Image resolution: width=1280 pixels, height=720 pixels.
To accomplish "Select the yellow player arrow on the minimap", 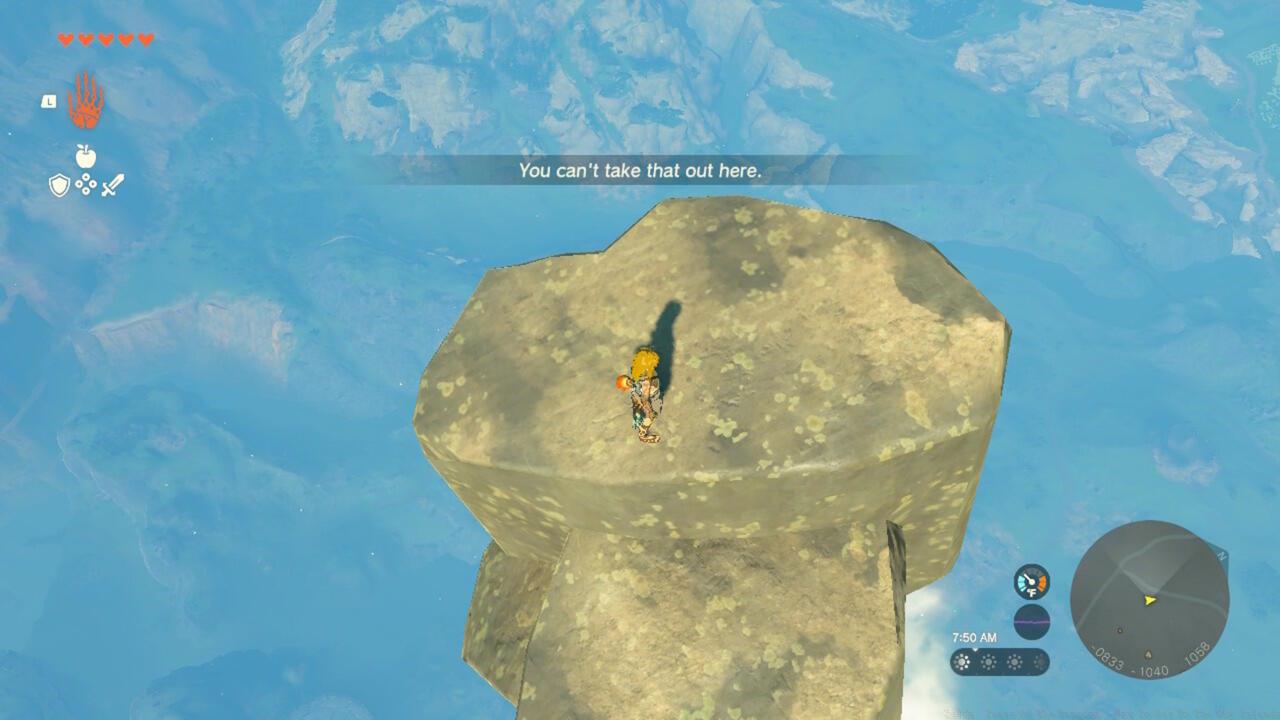I will [x=1149, y=600].
